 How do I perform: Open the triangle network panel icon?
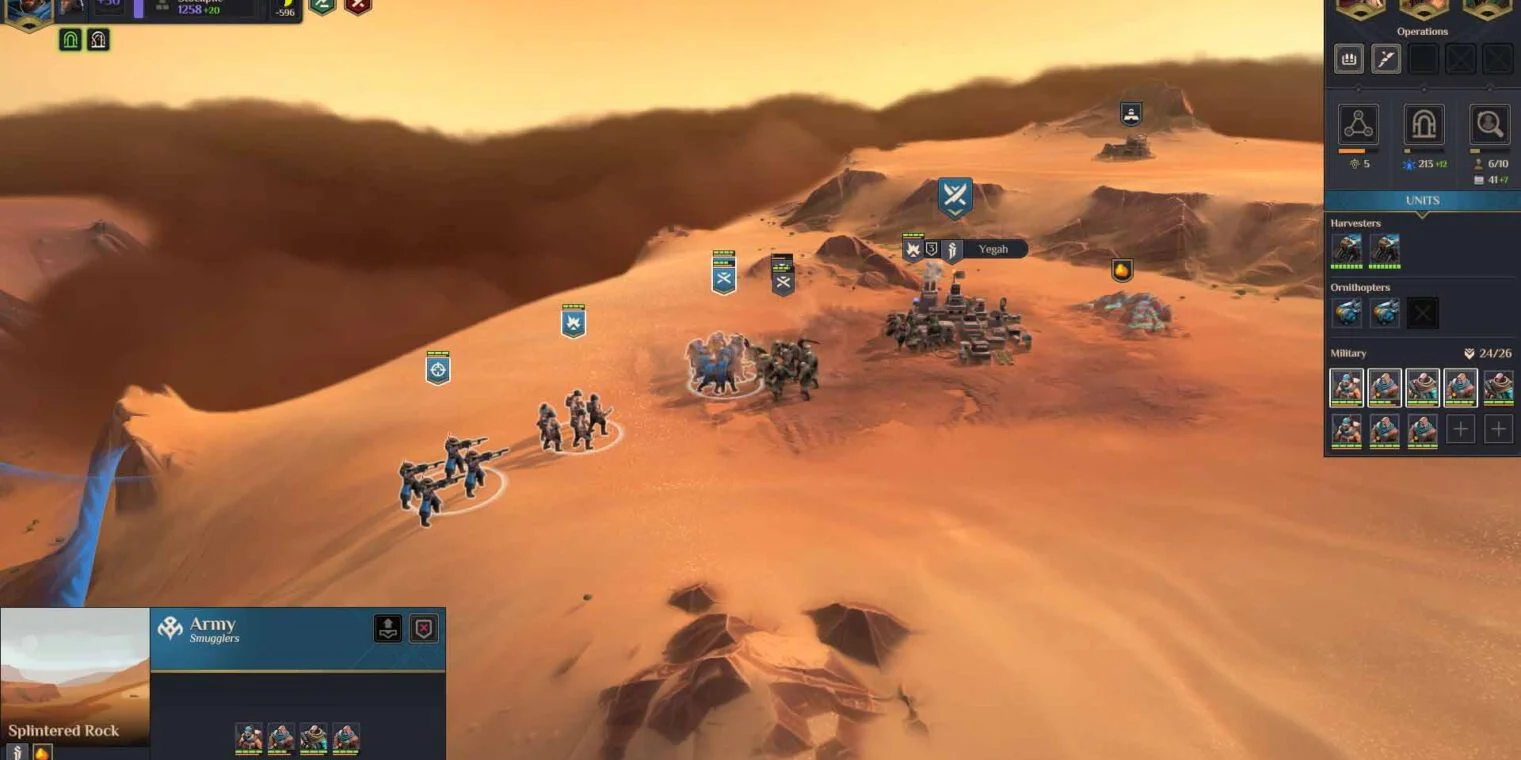[1358, 125]
